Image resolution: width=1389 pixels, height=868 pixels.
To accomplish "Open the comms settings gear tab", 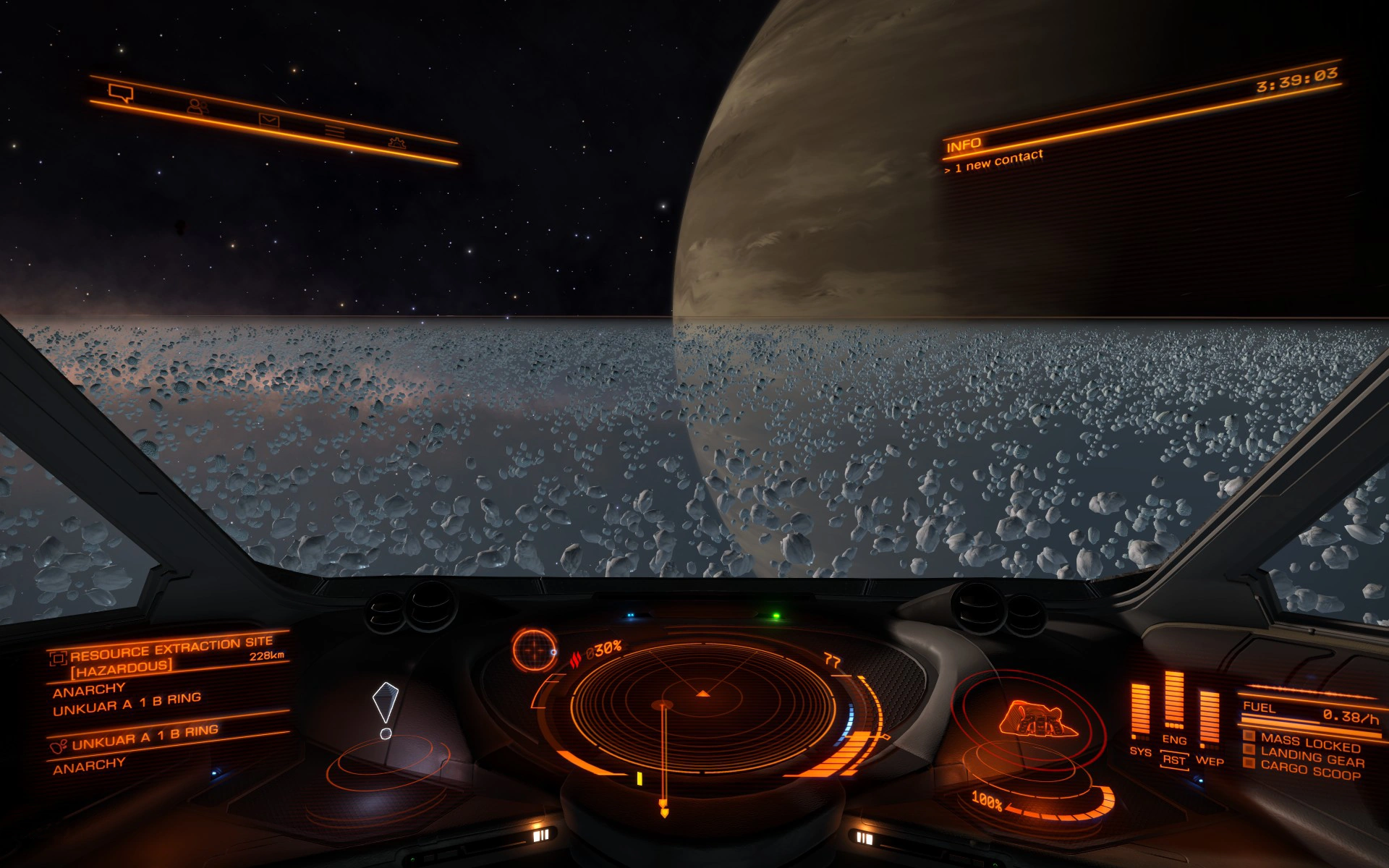I will pos(396,142).
